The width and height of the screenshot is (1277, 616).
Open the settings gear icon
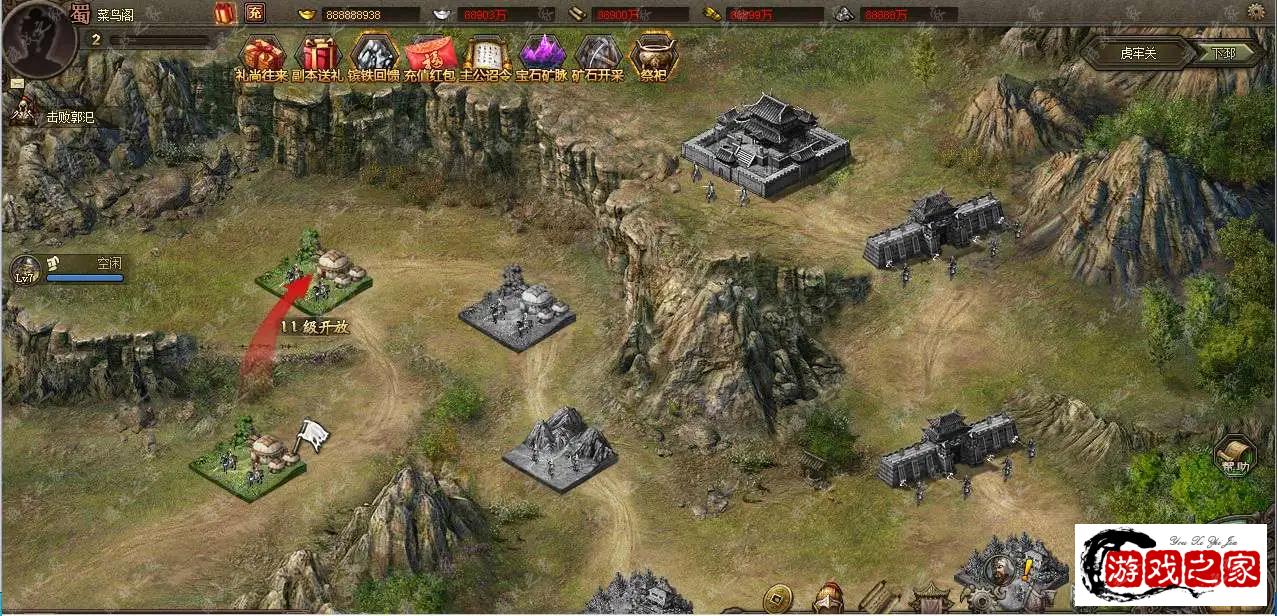coord(1256,12)
